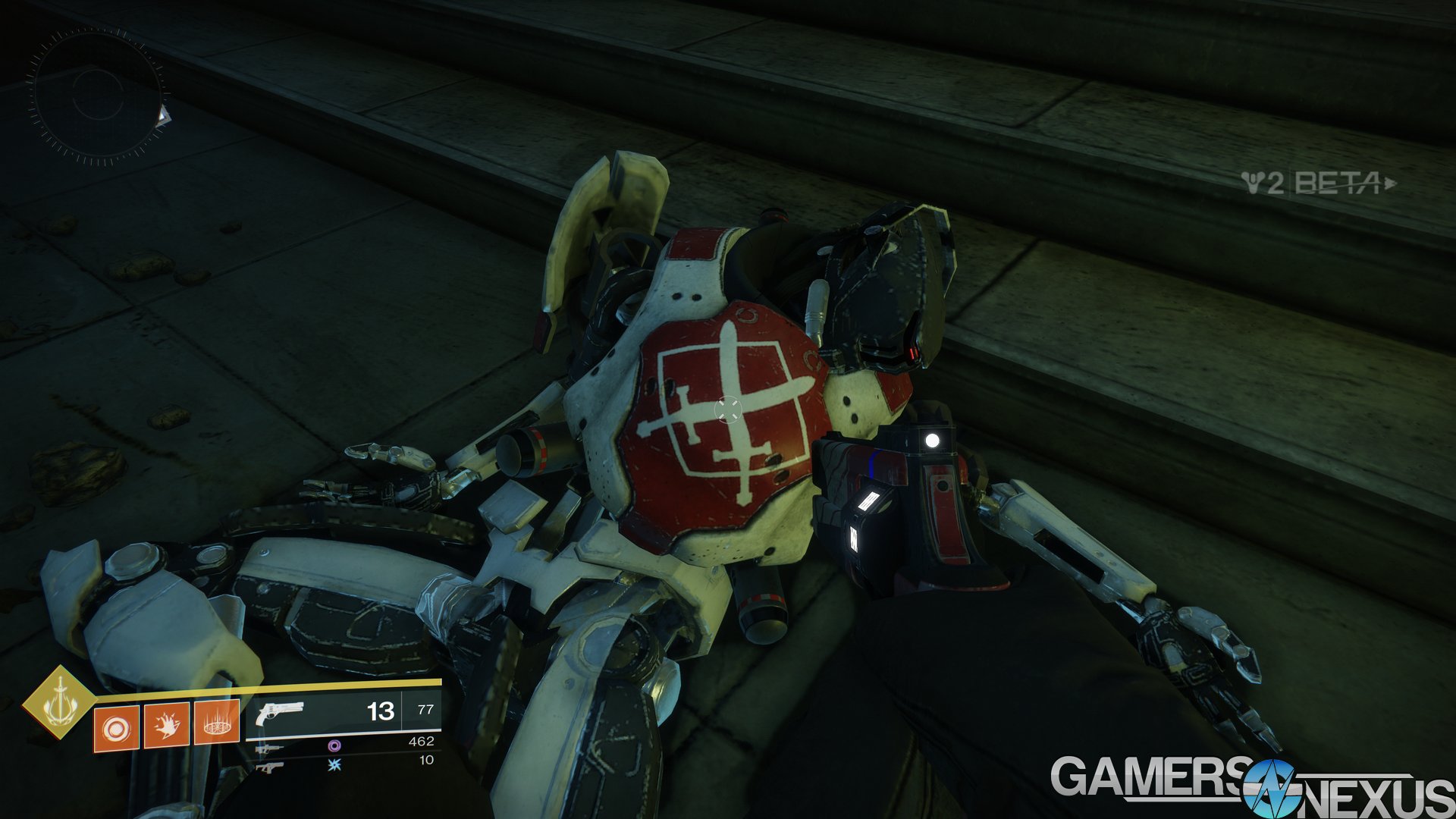The width and height of the screenshot is (1456, 819).
Task: Select the golden Daybreak super ability diamond
Action: (58, 701)
